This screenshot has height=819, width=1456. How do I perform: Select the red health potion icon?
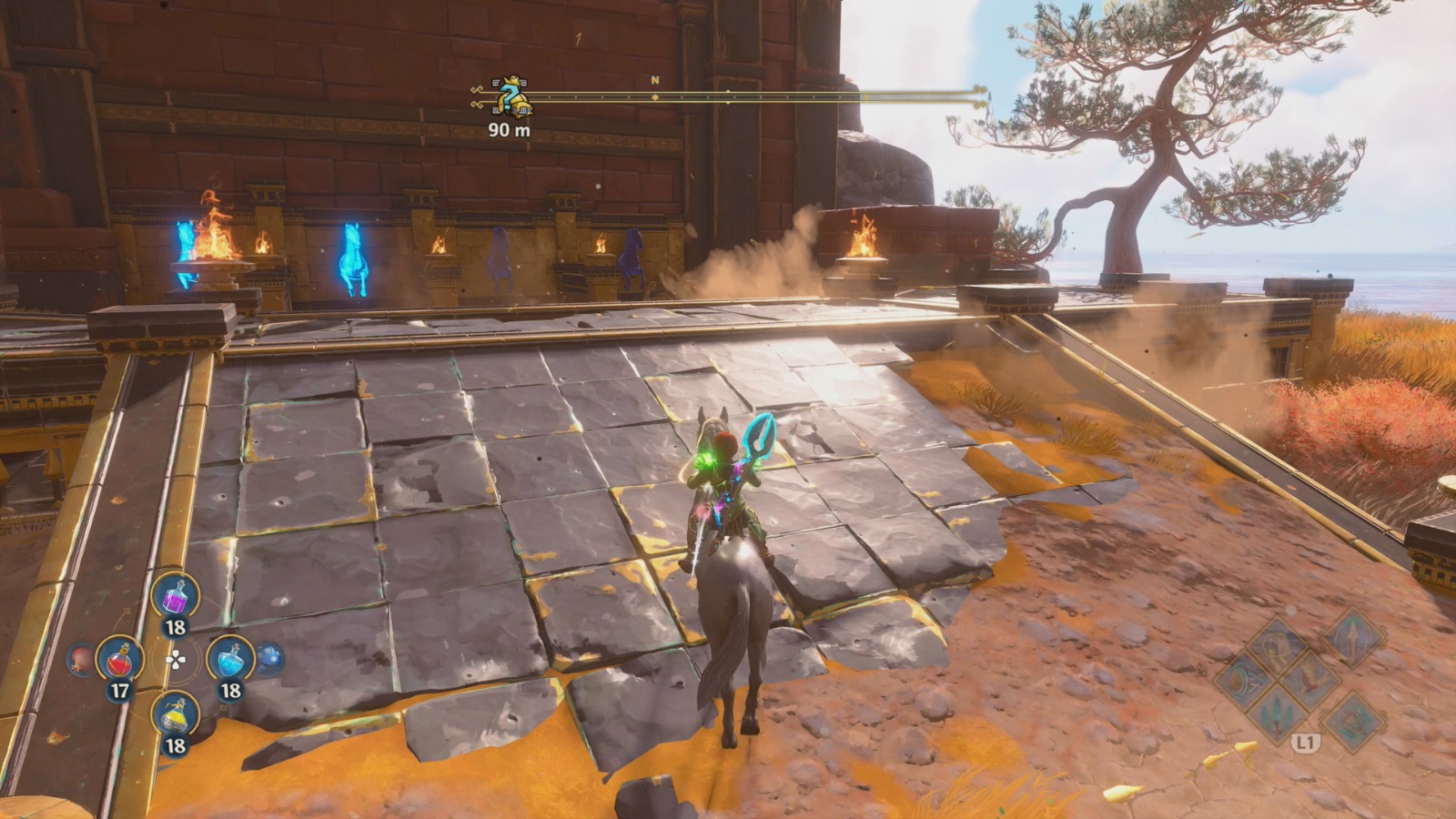(x=119, y=660)
